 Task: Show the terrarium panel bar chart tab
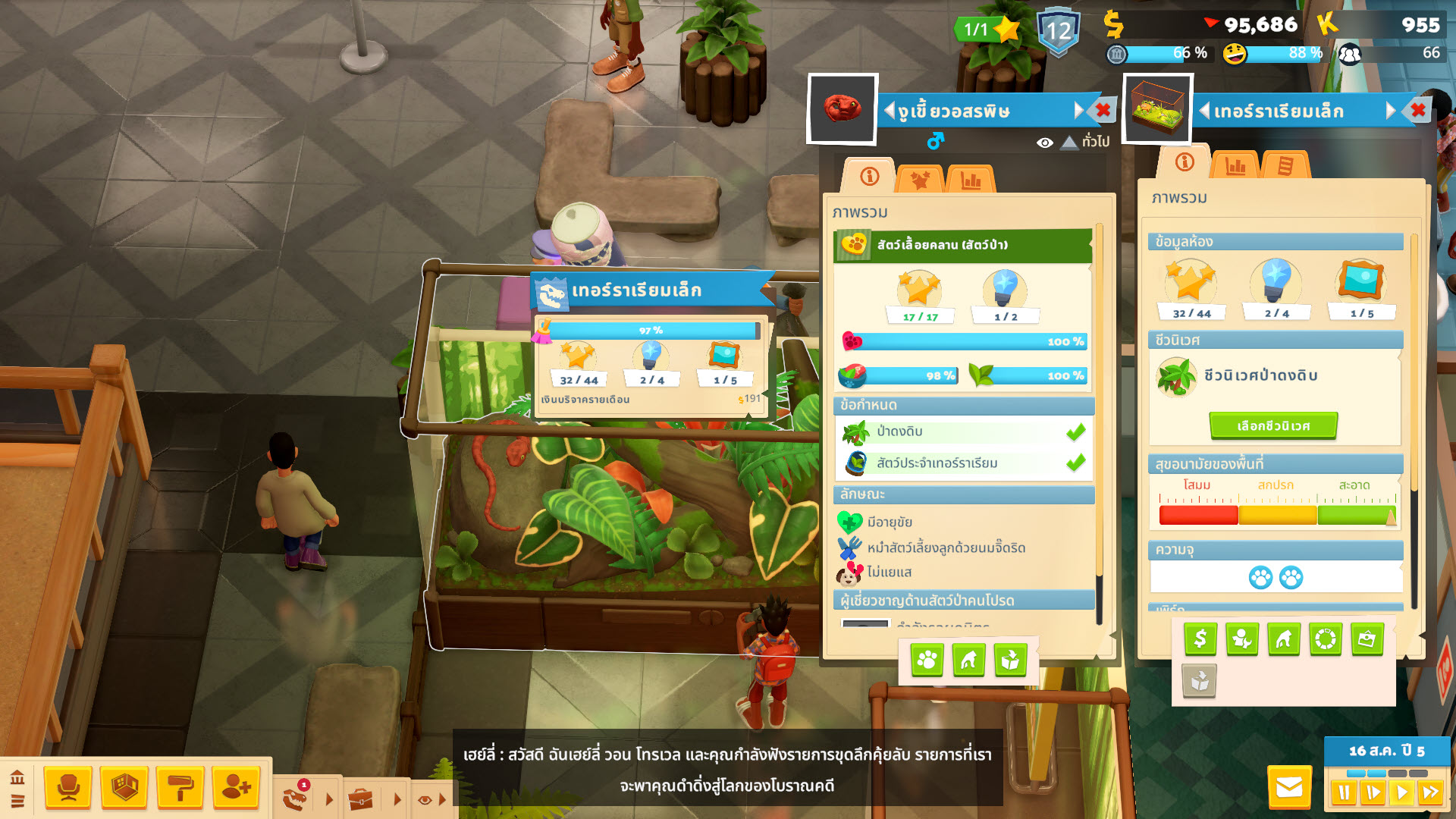tap(1235, 165)
